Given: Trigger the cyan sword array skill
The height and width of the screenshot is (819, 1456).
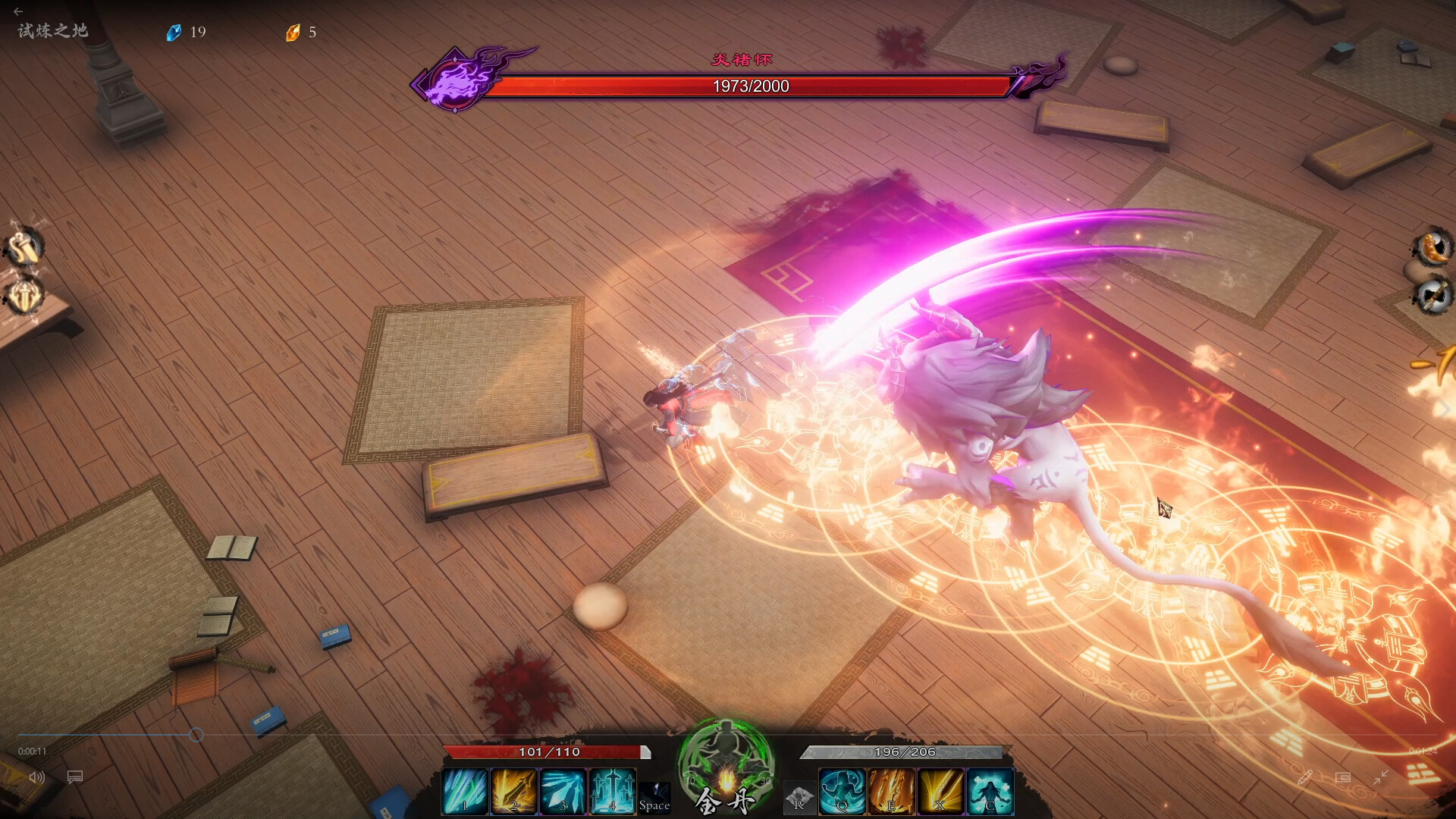Looking at the screenshot, I should tap(612, 791).
